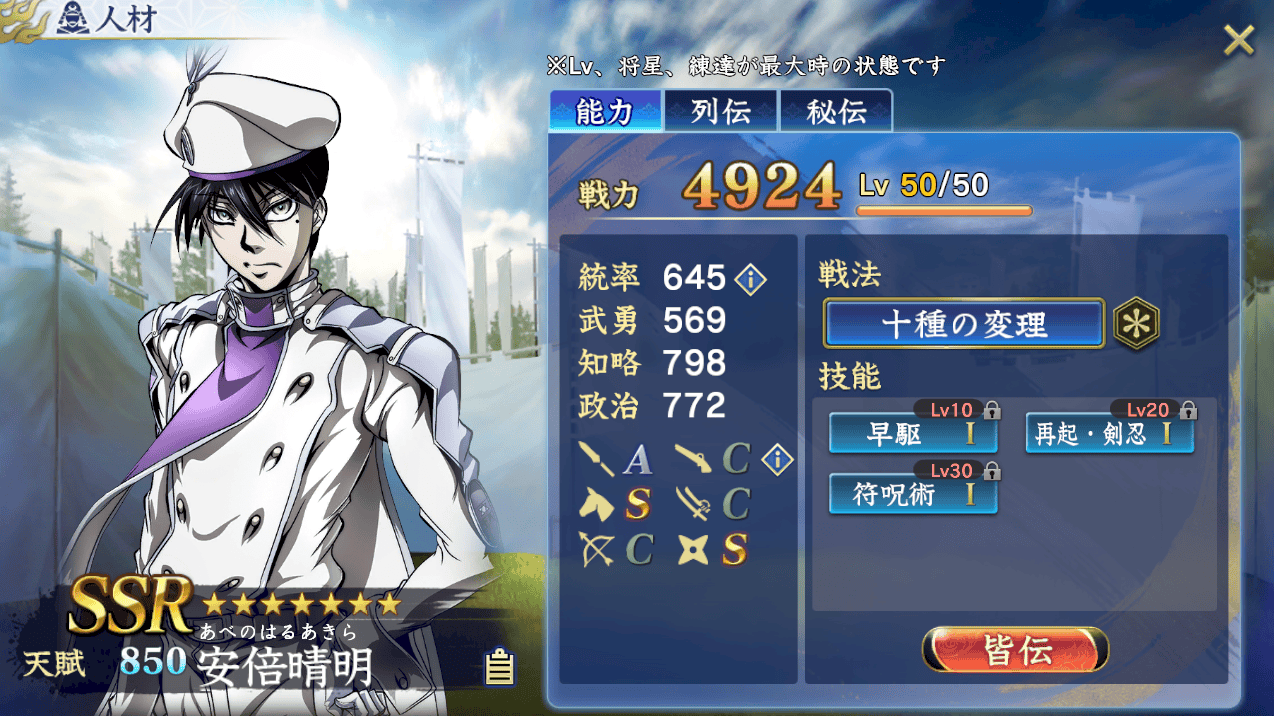The width and height of the screenshot is (1274, 716).
Task: Open the 列伝 tab
Action: click(x=721, y=112)
